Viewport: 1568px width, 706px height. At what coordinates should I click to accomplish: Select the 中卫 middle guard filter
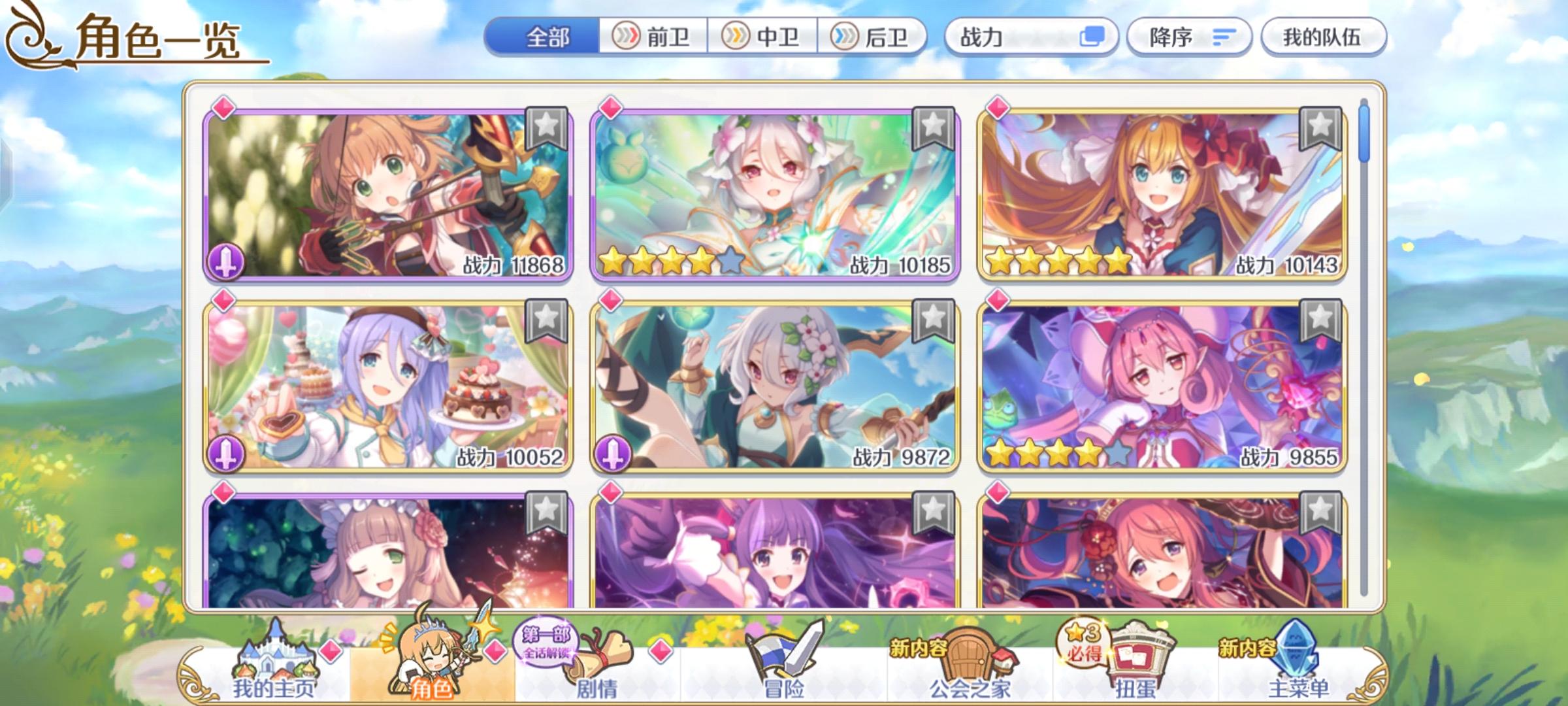[x=761, y=38]
